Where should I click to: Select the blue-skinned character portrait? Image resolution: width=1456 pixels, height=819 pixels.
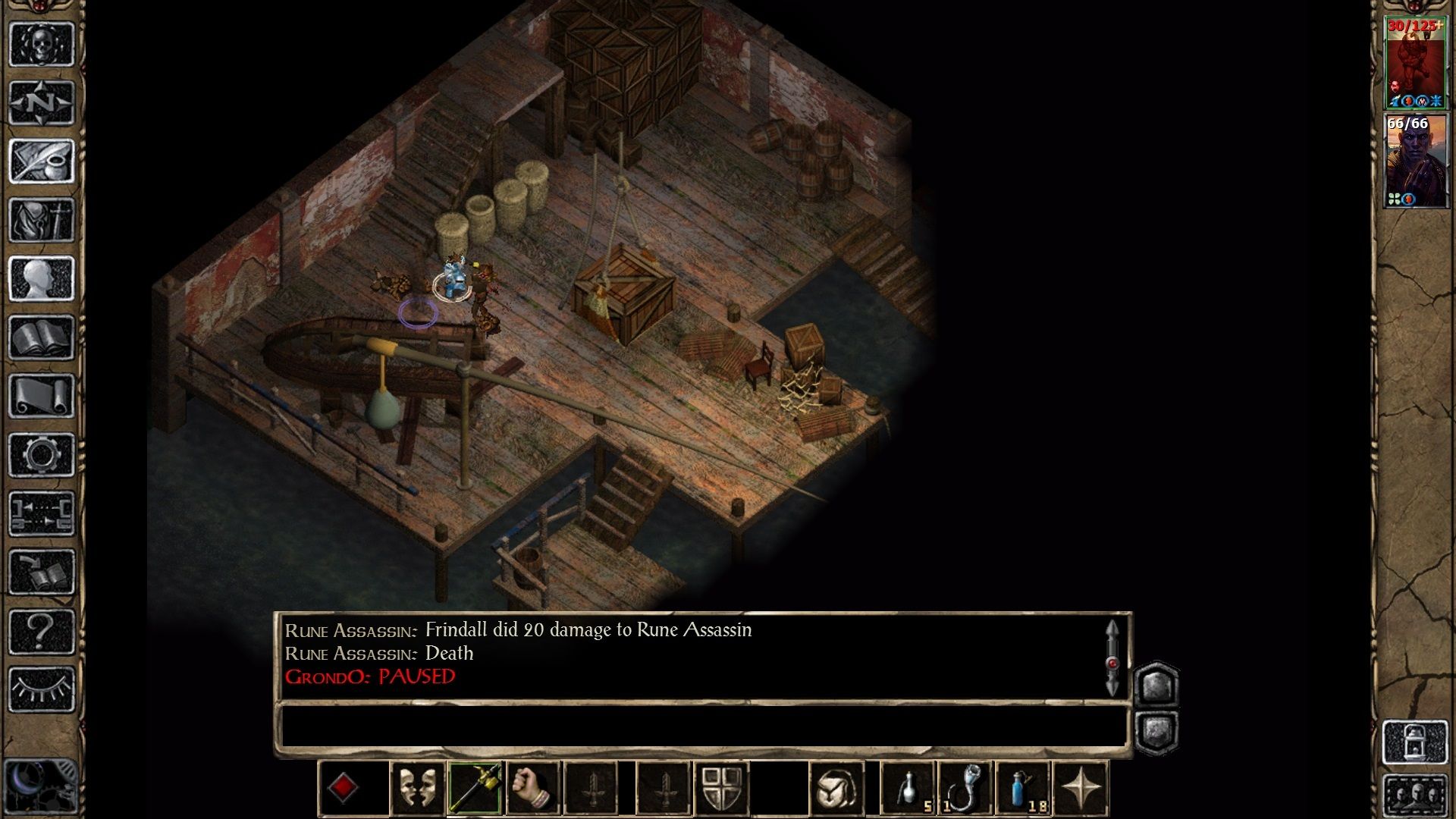click(1415, 161)
